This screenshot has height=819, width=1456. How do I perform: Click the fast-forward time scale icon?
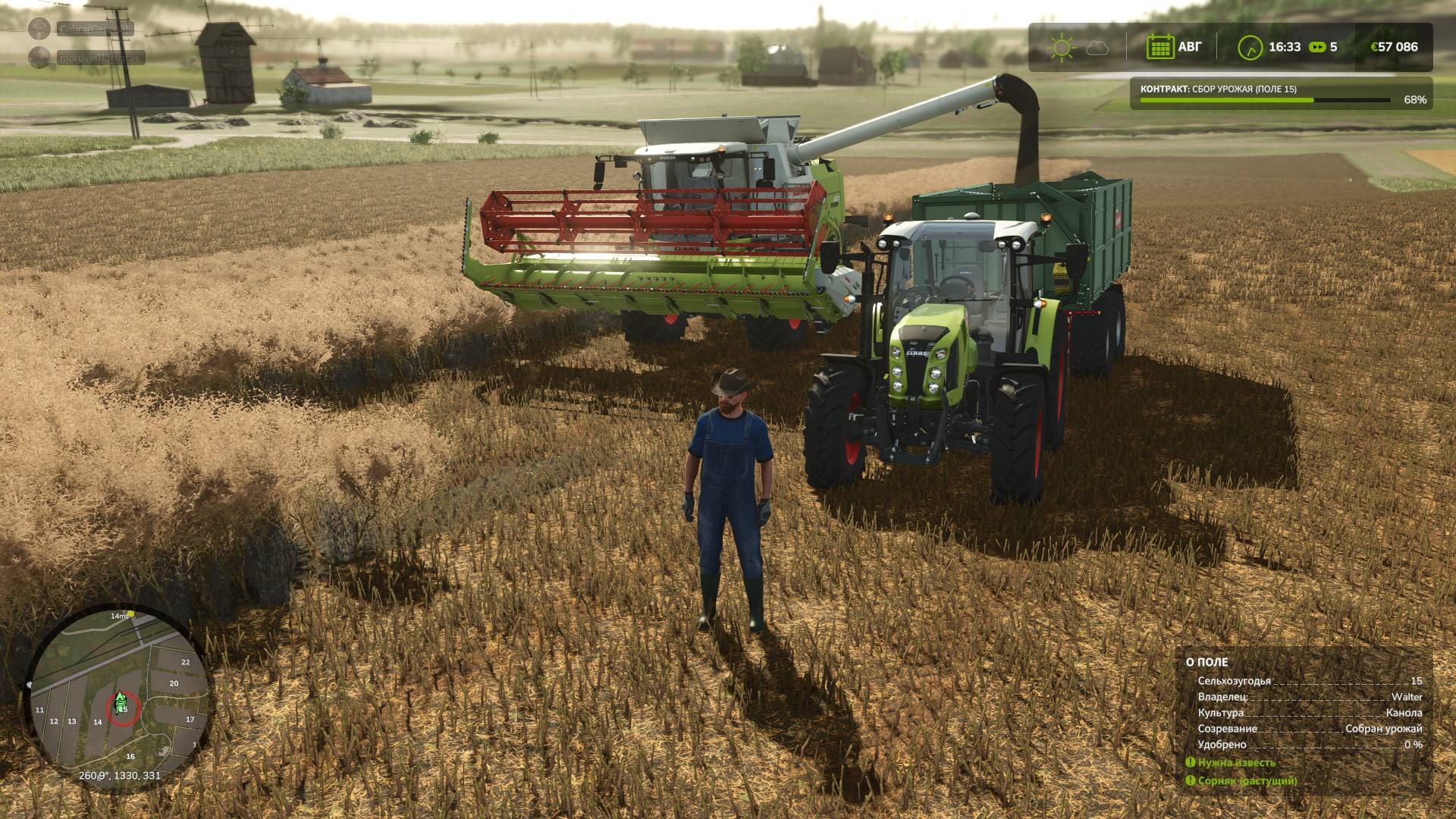coord(1317,47)
